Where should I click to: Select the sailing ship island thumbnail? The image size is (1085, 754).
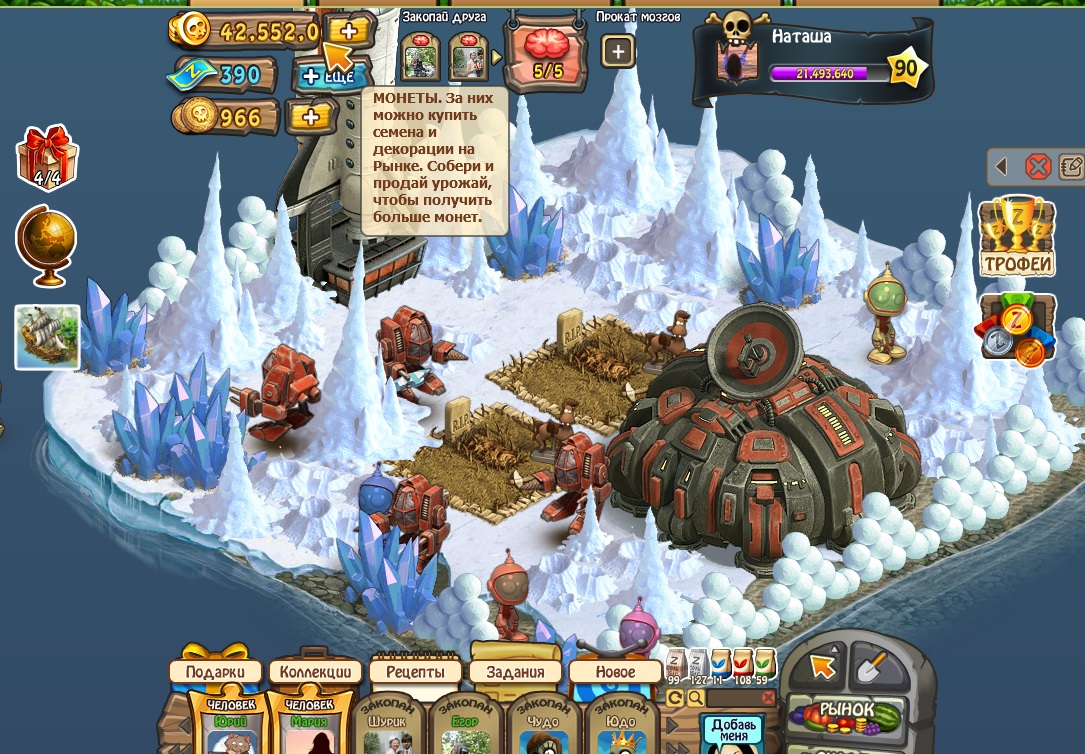[x=47, y=336]
